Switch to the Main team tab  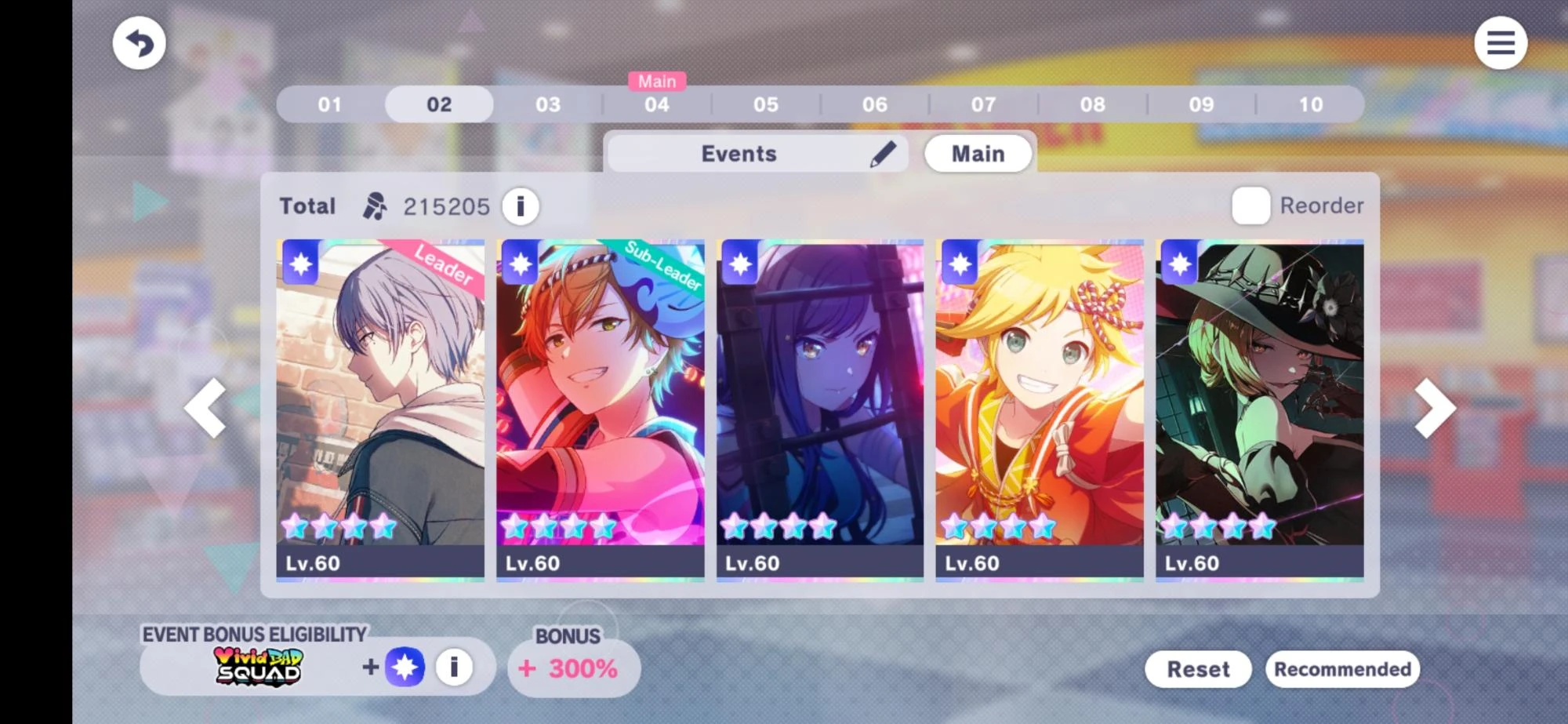click(x=978, y=154)
